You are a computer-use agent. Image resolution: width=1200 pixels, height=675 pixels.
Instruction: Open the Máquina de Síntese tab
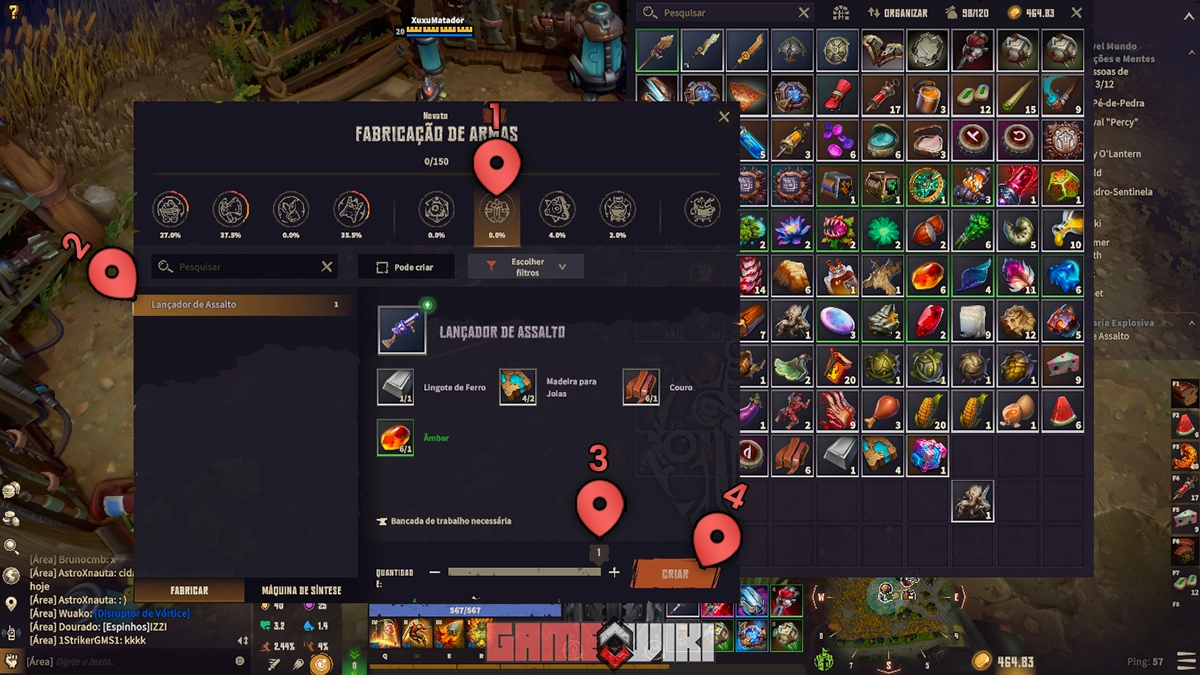tap(301, 590)
